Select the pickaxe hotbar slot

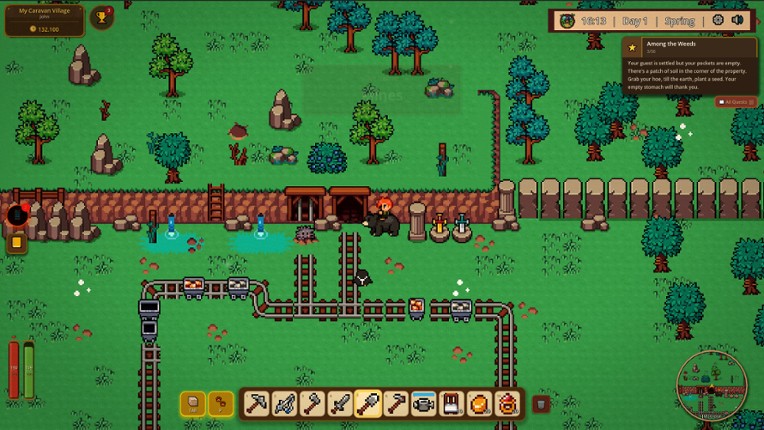256,404
